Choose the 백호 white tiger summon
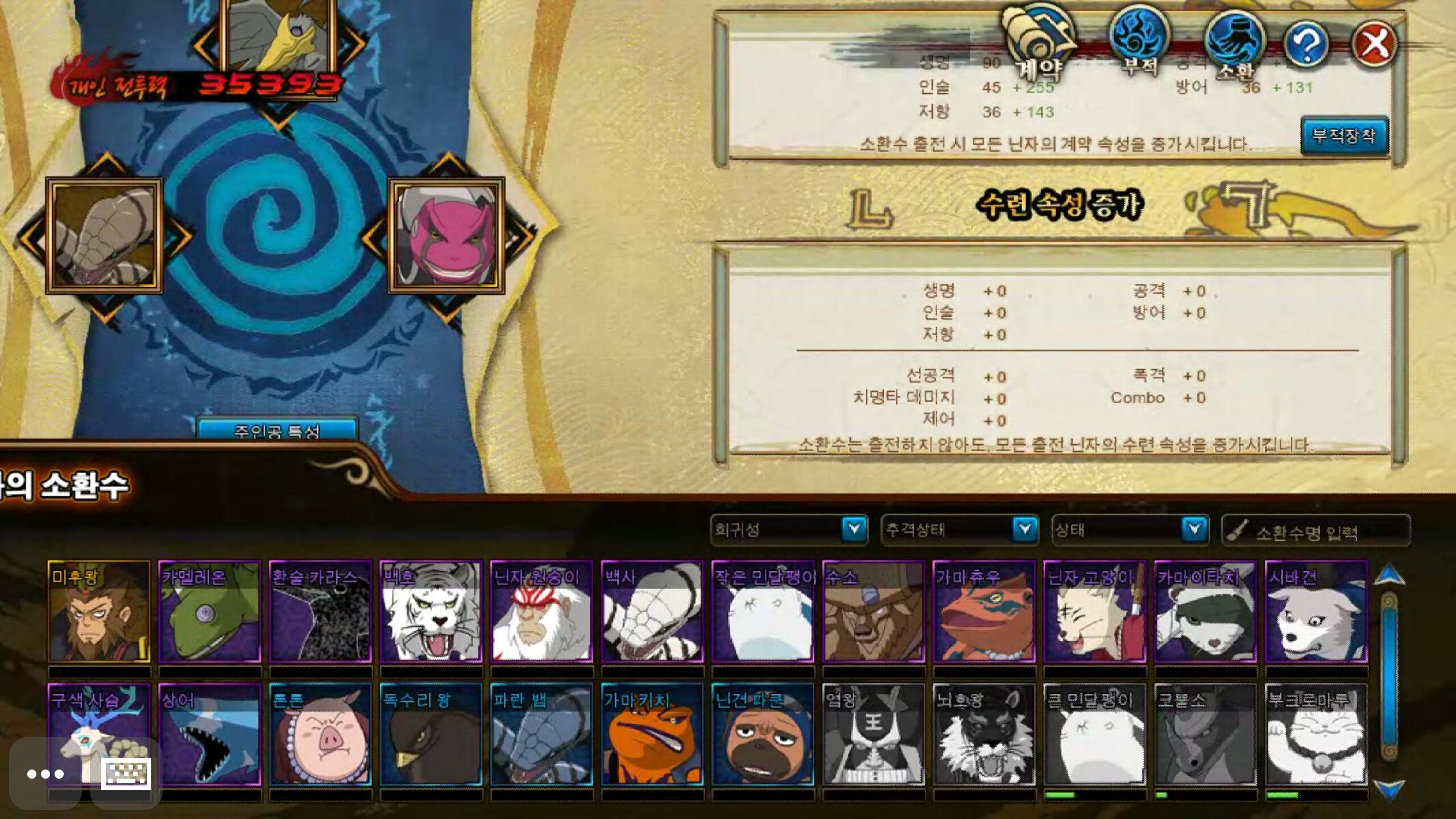The width and height of the screenshot is (1456, 819). pos(431,612)
